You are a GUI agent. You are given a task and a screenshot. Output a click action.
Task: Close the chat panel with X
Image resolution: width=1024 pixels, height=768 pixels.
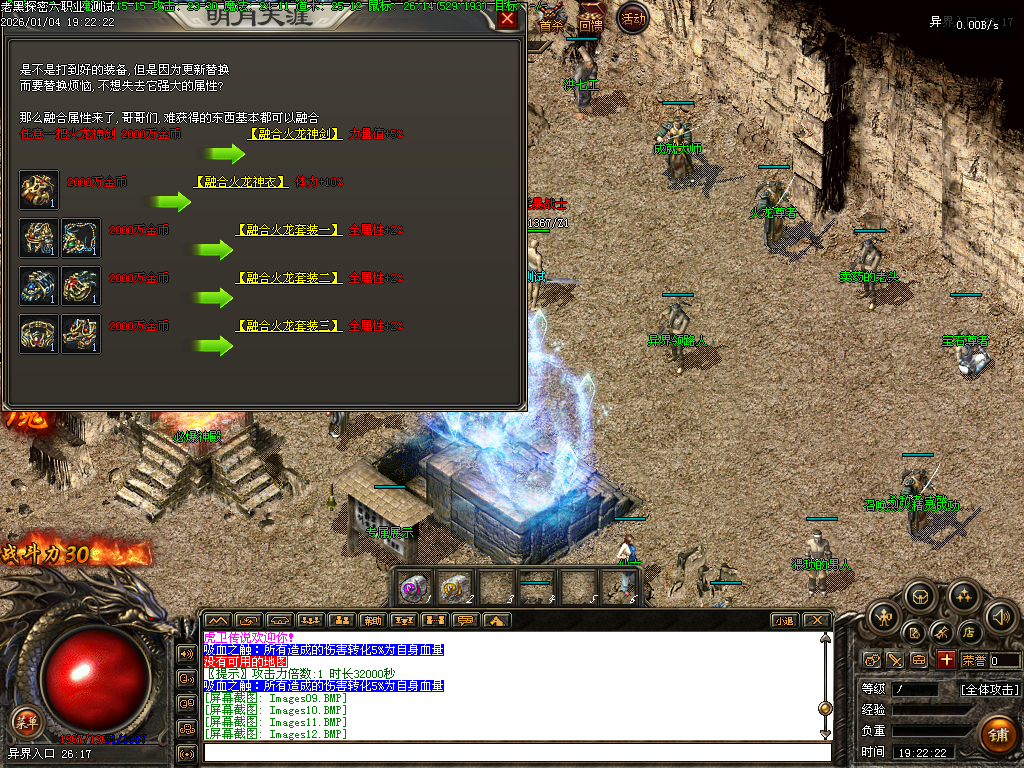(x=816, y=620)
